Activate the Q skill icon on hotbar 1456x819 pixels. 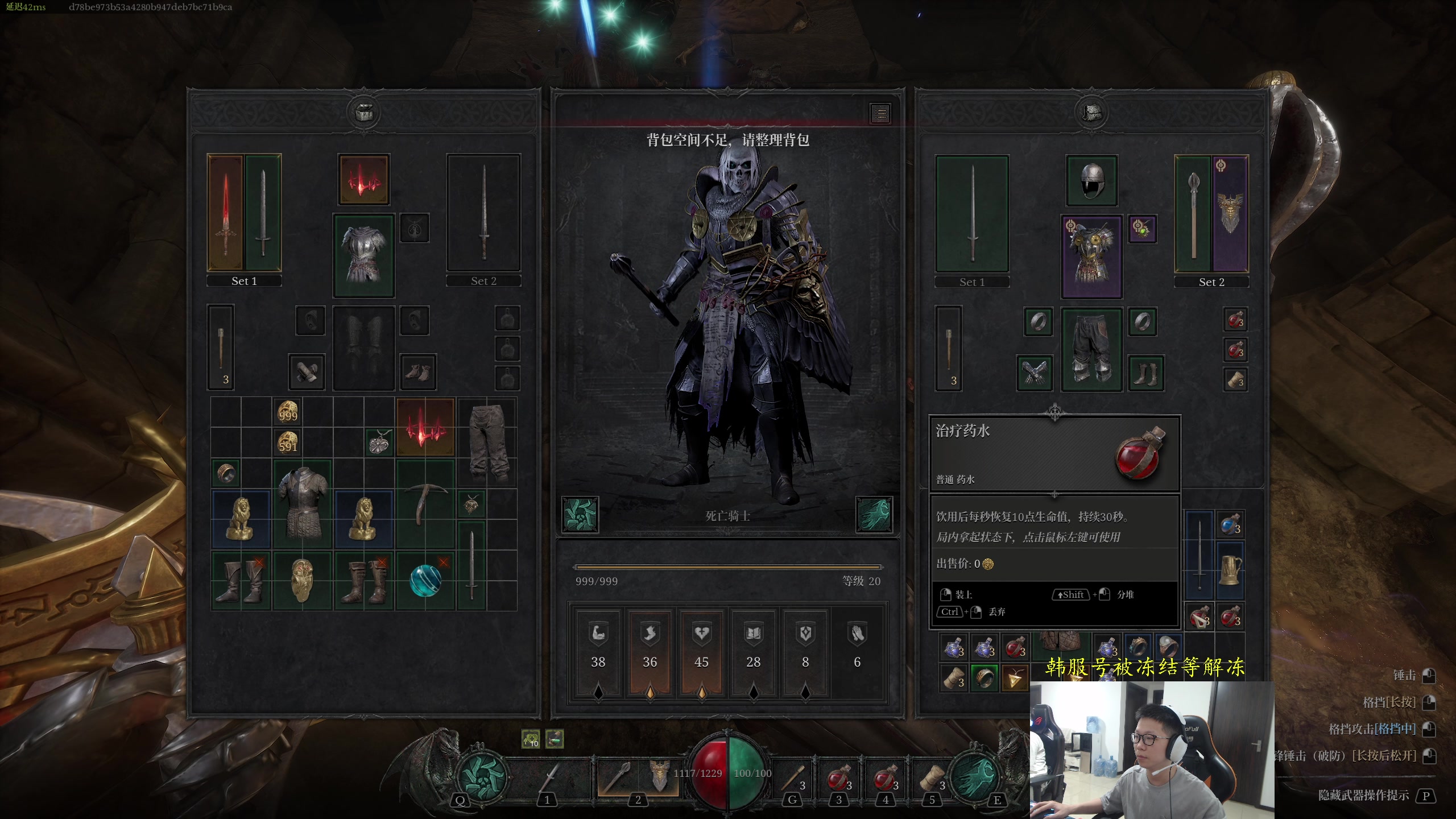point(481,776)
